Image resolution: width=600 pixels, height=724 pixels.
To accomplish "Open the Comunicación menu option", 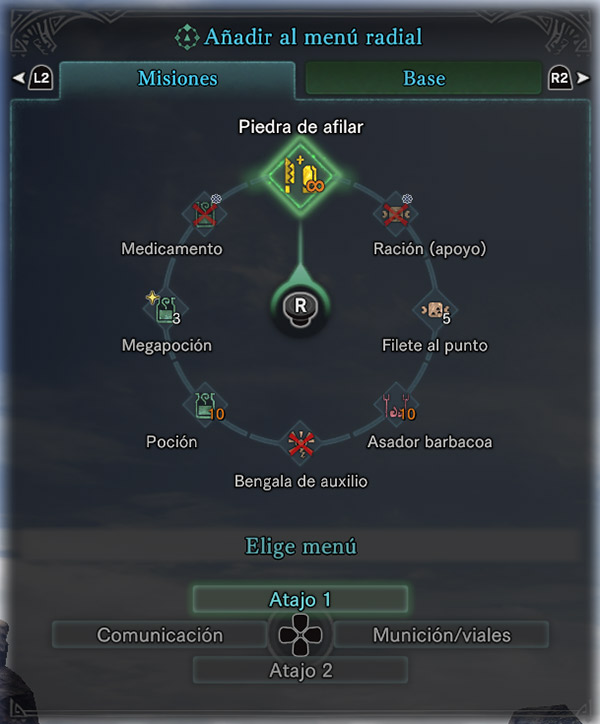I will pos(160,635).
